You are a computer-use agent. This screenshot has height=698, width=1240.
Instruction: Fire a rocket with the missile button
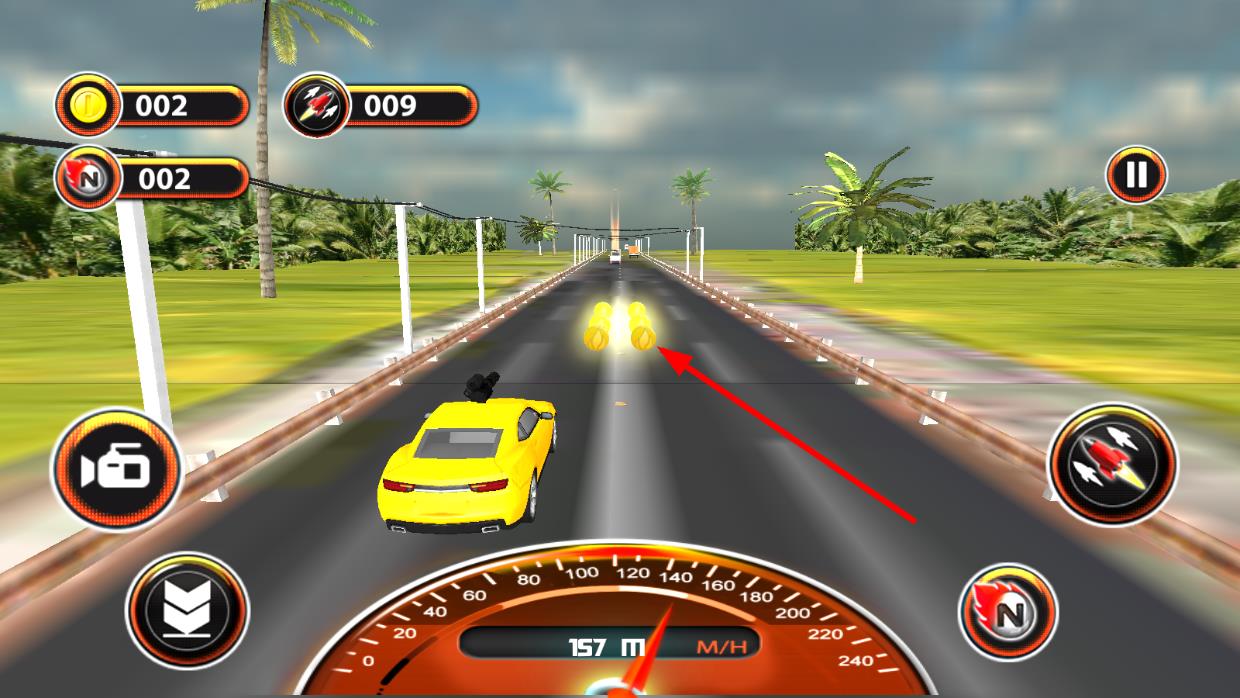(x=1112, y=464)
